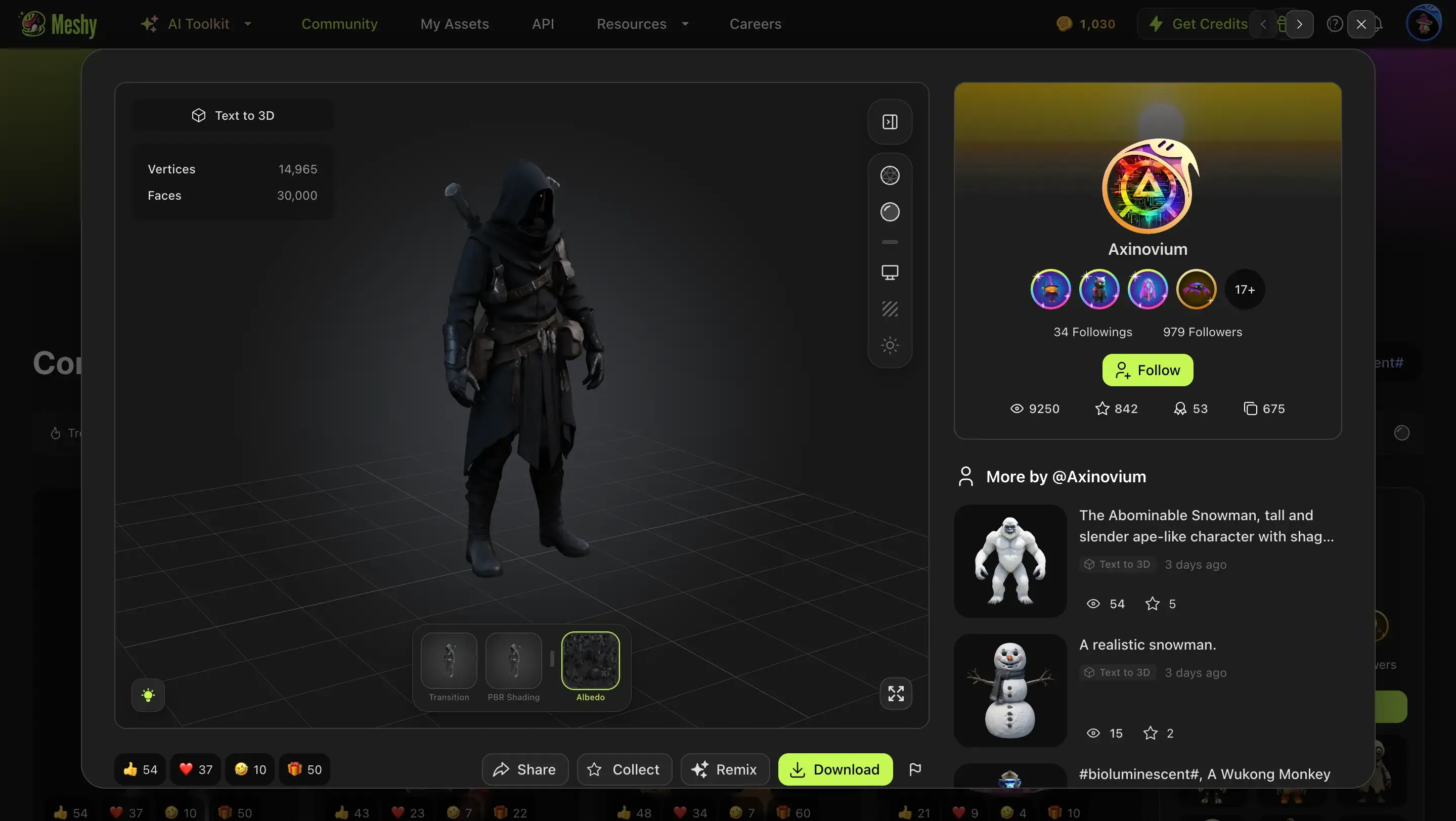Adjust the lighting via the sun icon
This screenshot has width=1456, height=821.
coord(890,345)
